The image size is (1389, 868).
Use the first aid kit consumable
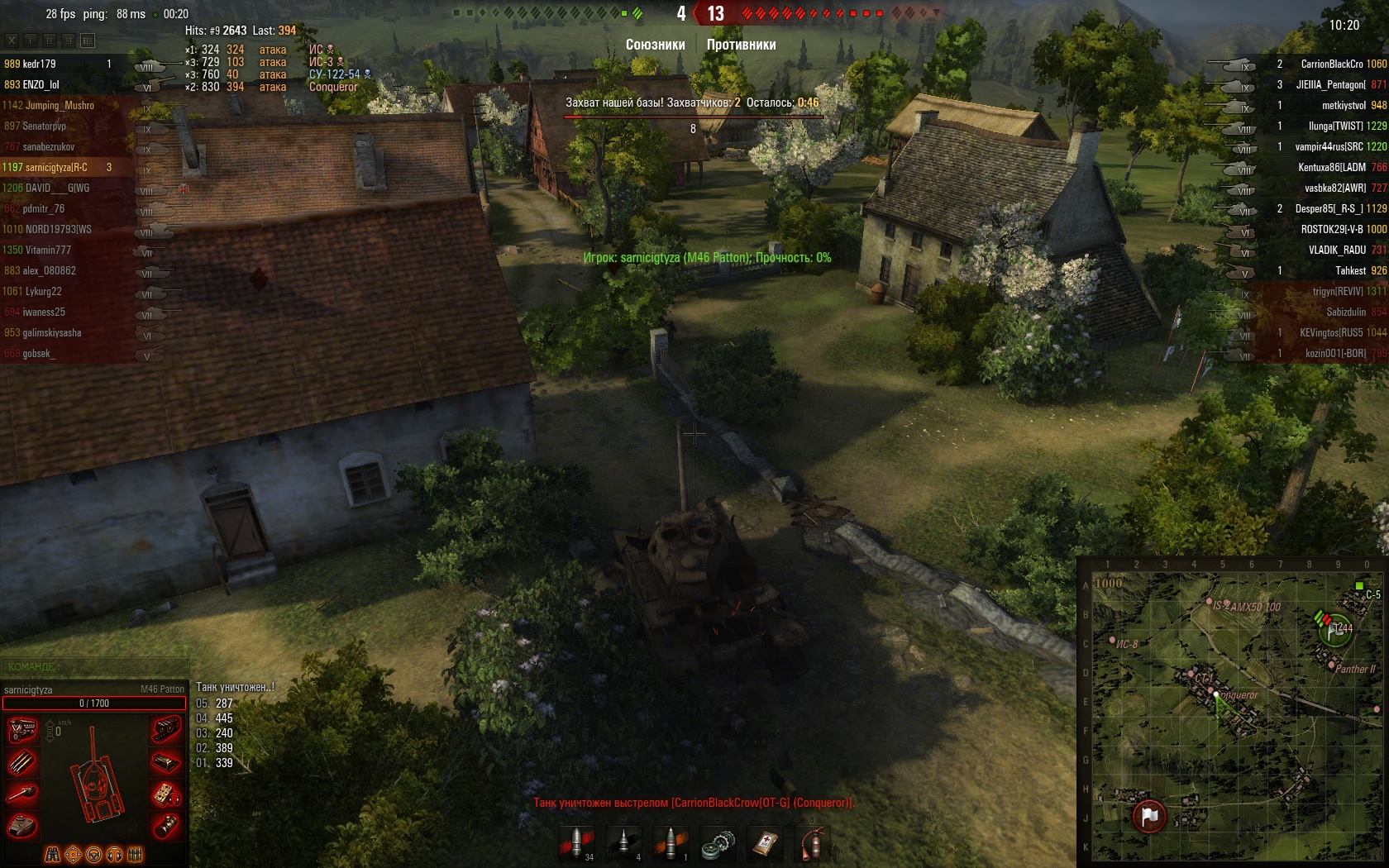766,842
